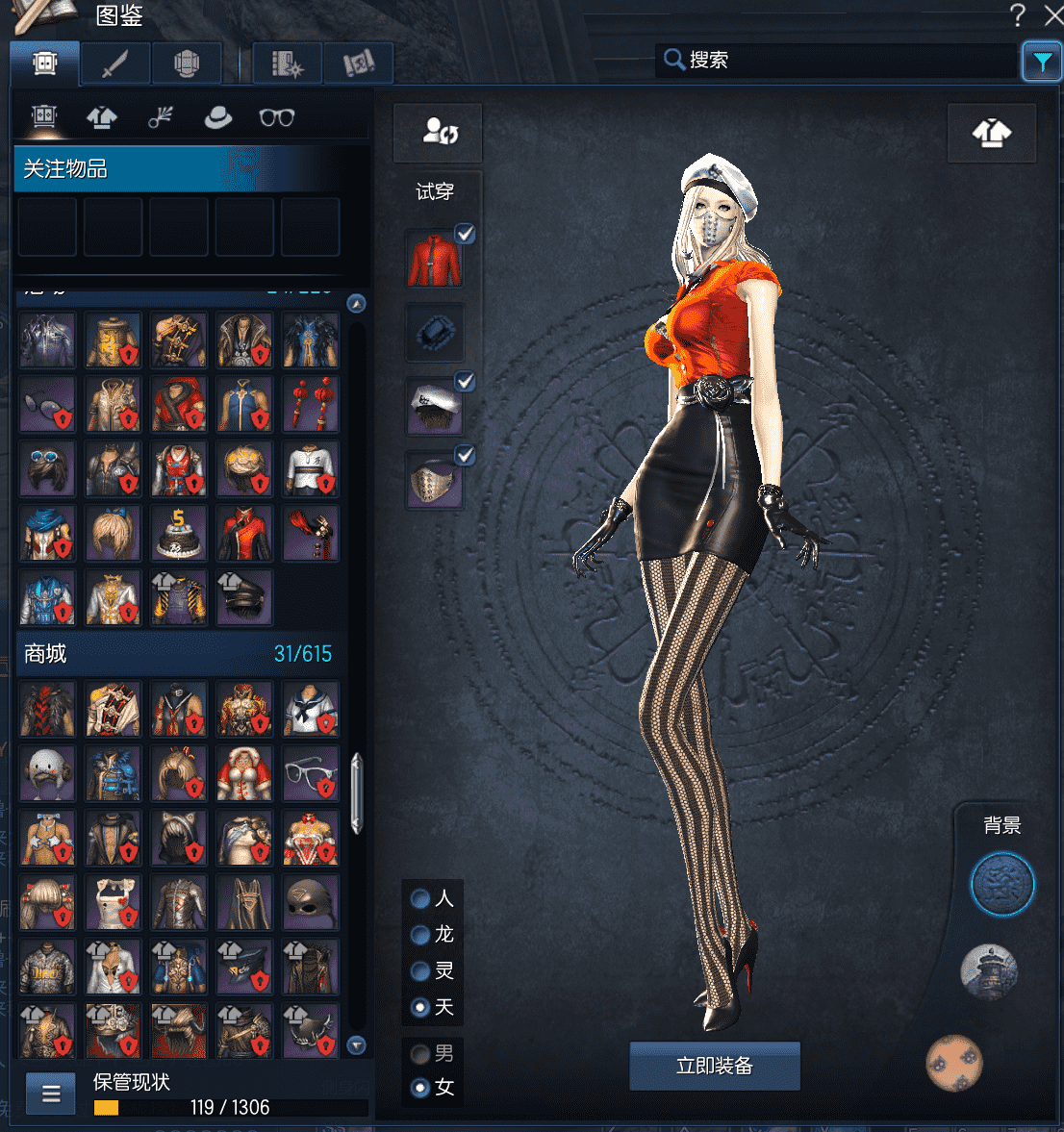
Task: Uncheck the face mask try-on checkbox
Action: pos(466,455)
